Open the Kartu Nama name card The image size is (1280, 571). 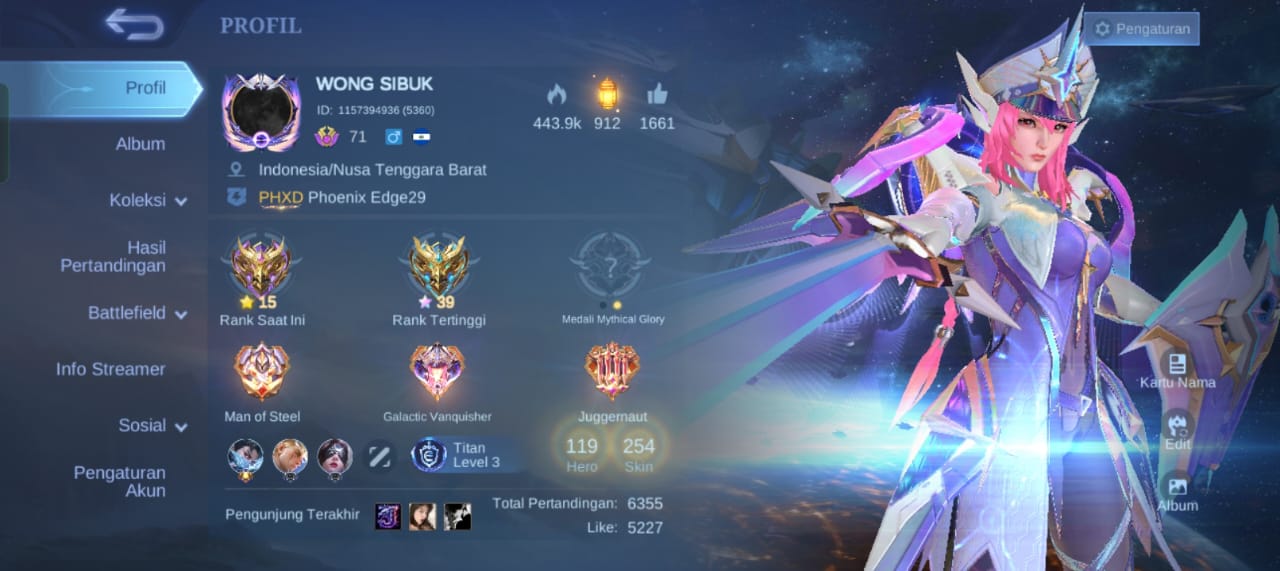(1177, 369)
